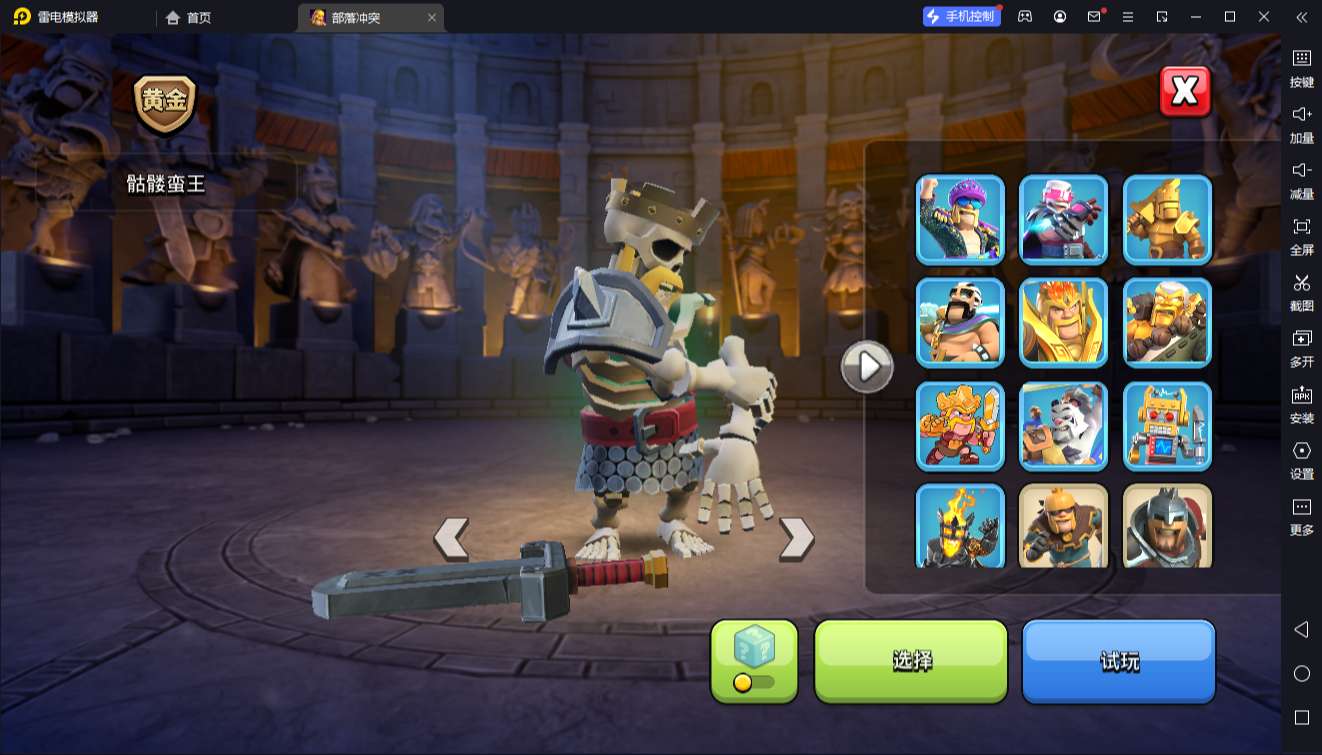Select the purple party hat king skin

960,219
